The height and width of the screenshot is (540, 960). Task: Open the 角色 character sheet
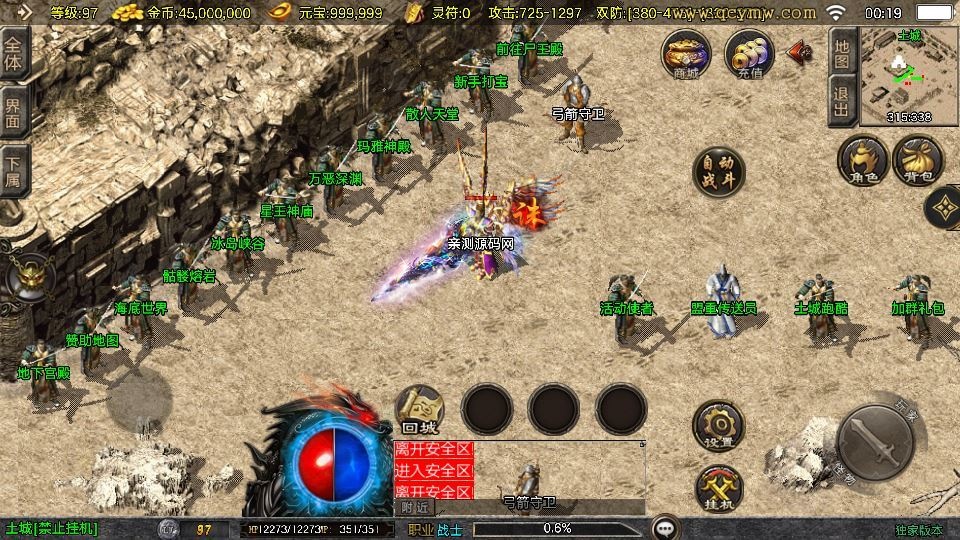(x=863, y=161)
